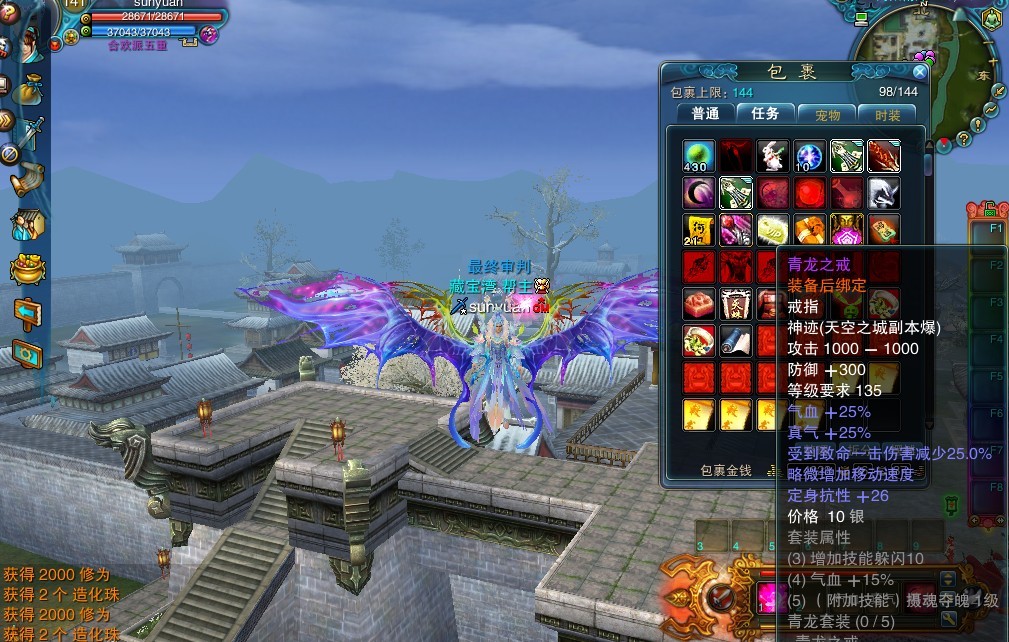Click the rolled blue scroll item
The height and width of the screenshot is (642, 1009).
(736, 341)
